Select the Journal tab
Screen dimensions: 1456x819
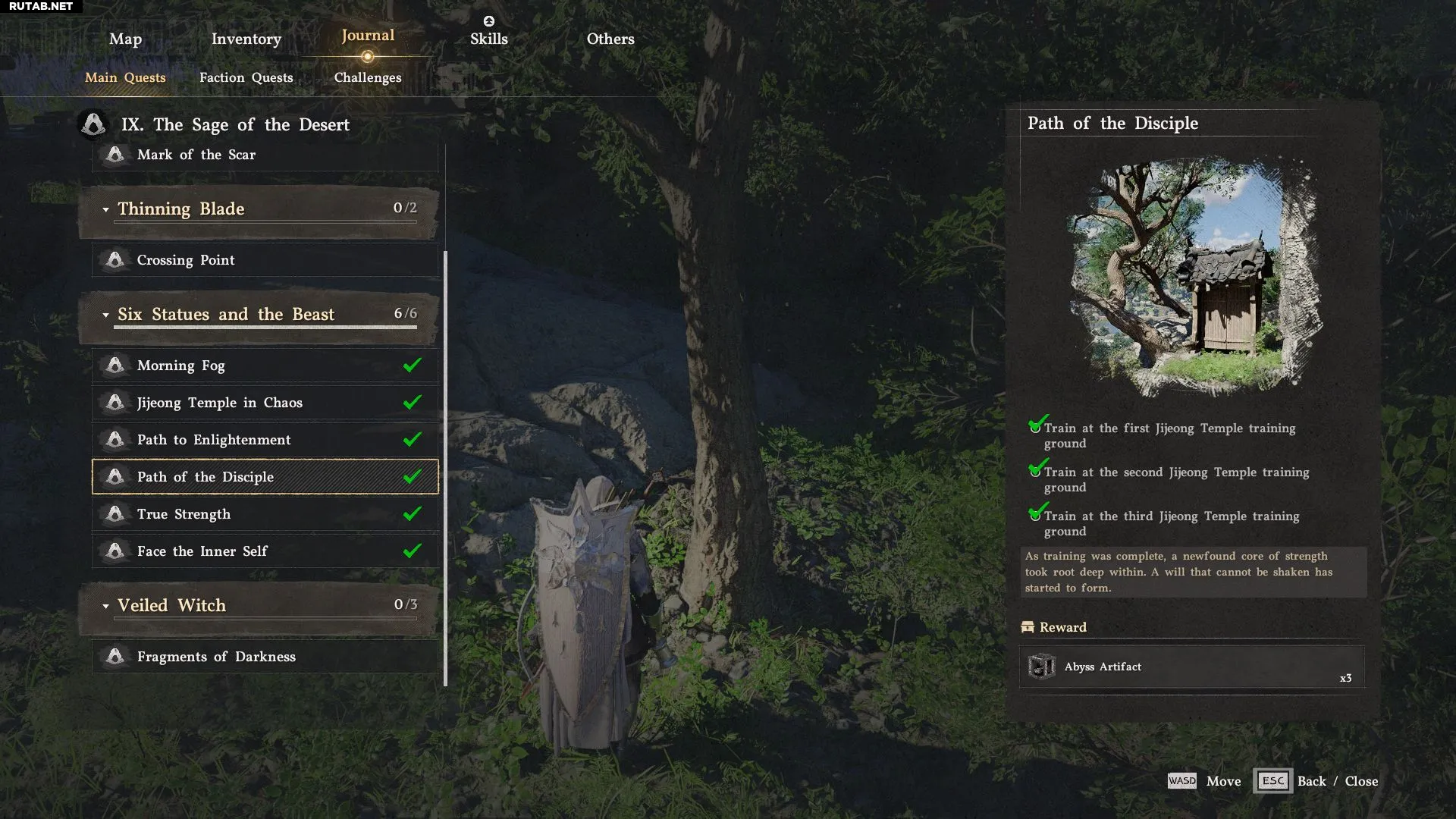[368, 36]
